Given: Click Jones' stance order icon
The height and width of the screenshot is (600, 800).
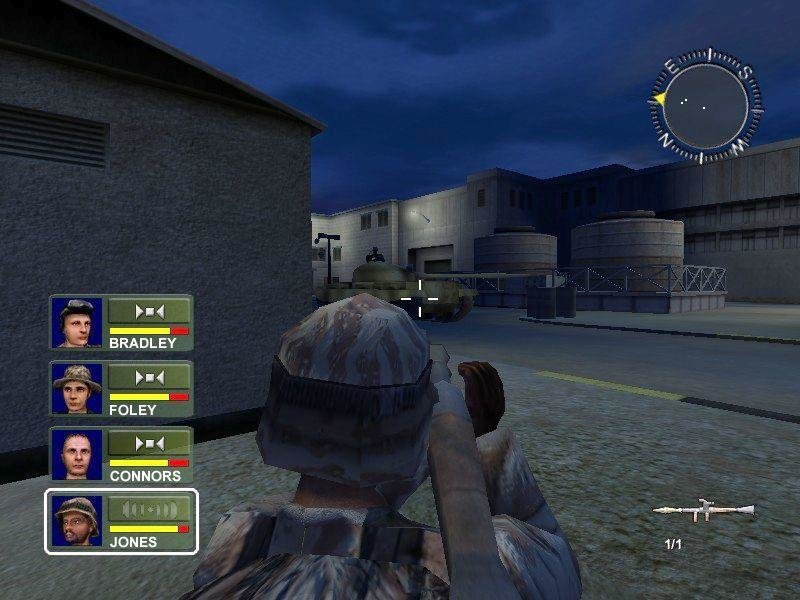Looking at the screenshot, I should (x=148, y=509).
